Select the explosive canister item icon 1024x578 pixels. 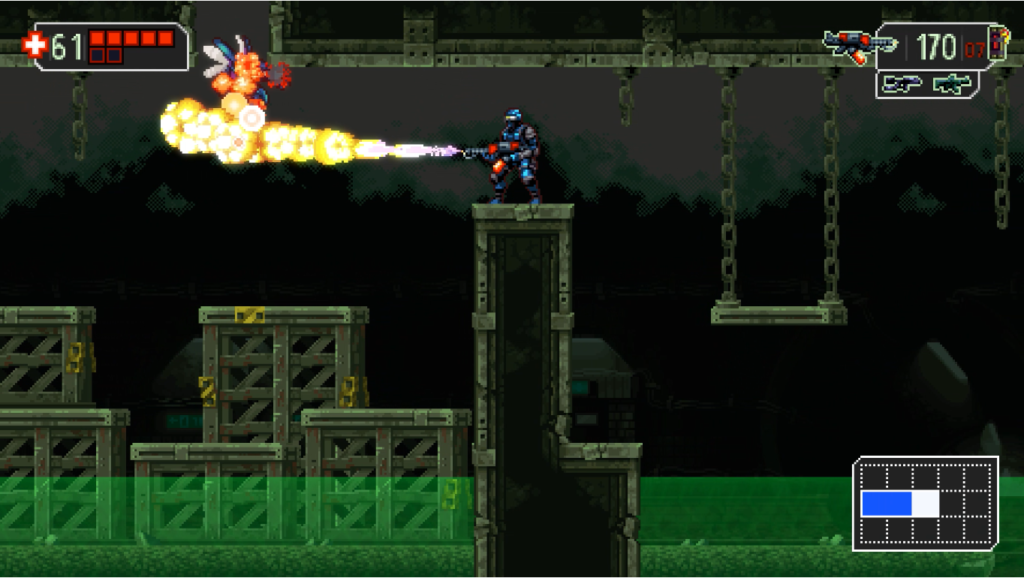point(998,46)
